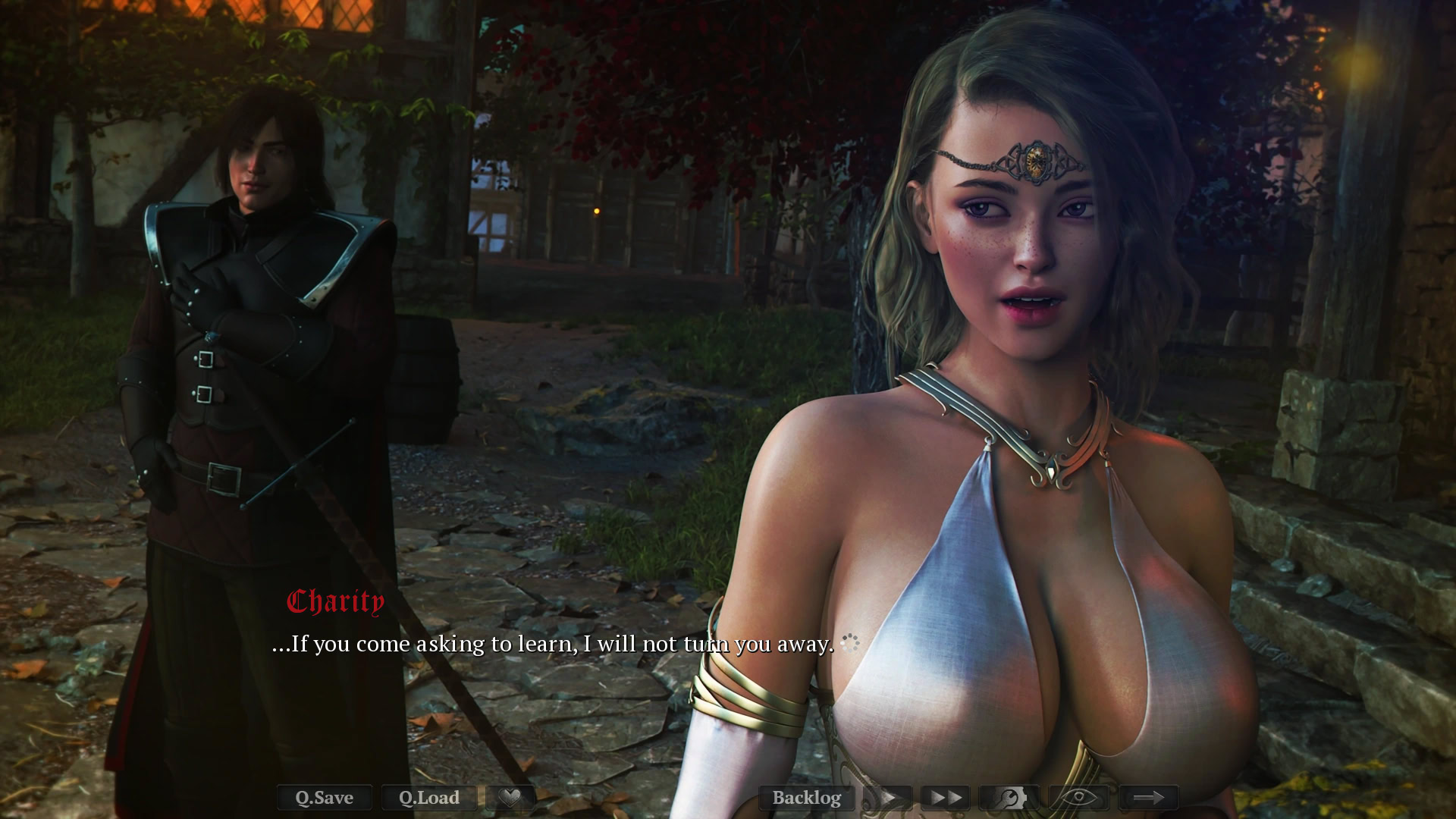The height and width of the screenshot is (819, 1456).
Task: Start auto-play with the single arrow button
Action: point(888,798)
